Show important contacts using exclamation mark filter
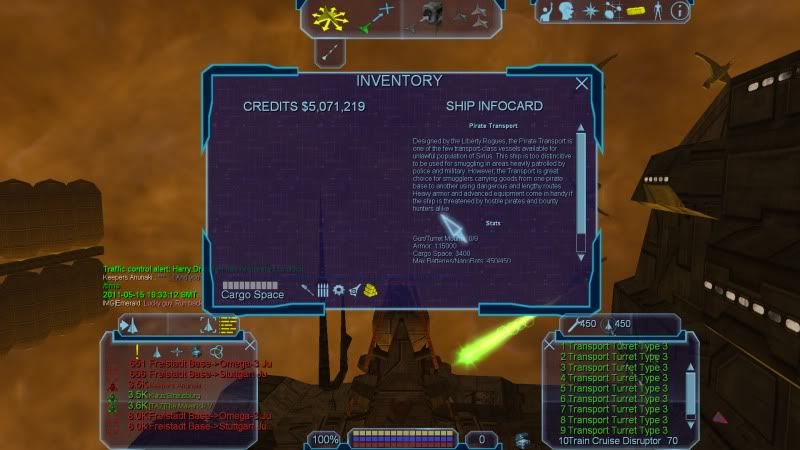 click(x=137, y=350)
